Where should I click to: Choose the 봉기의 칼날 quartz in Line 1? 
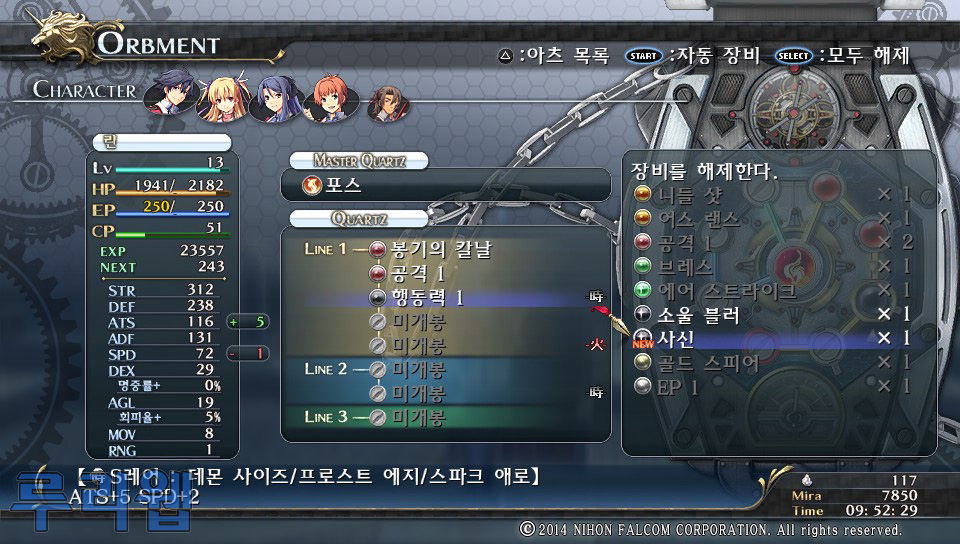pyautogui.click(x=440, y=249)
